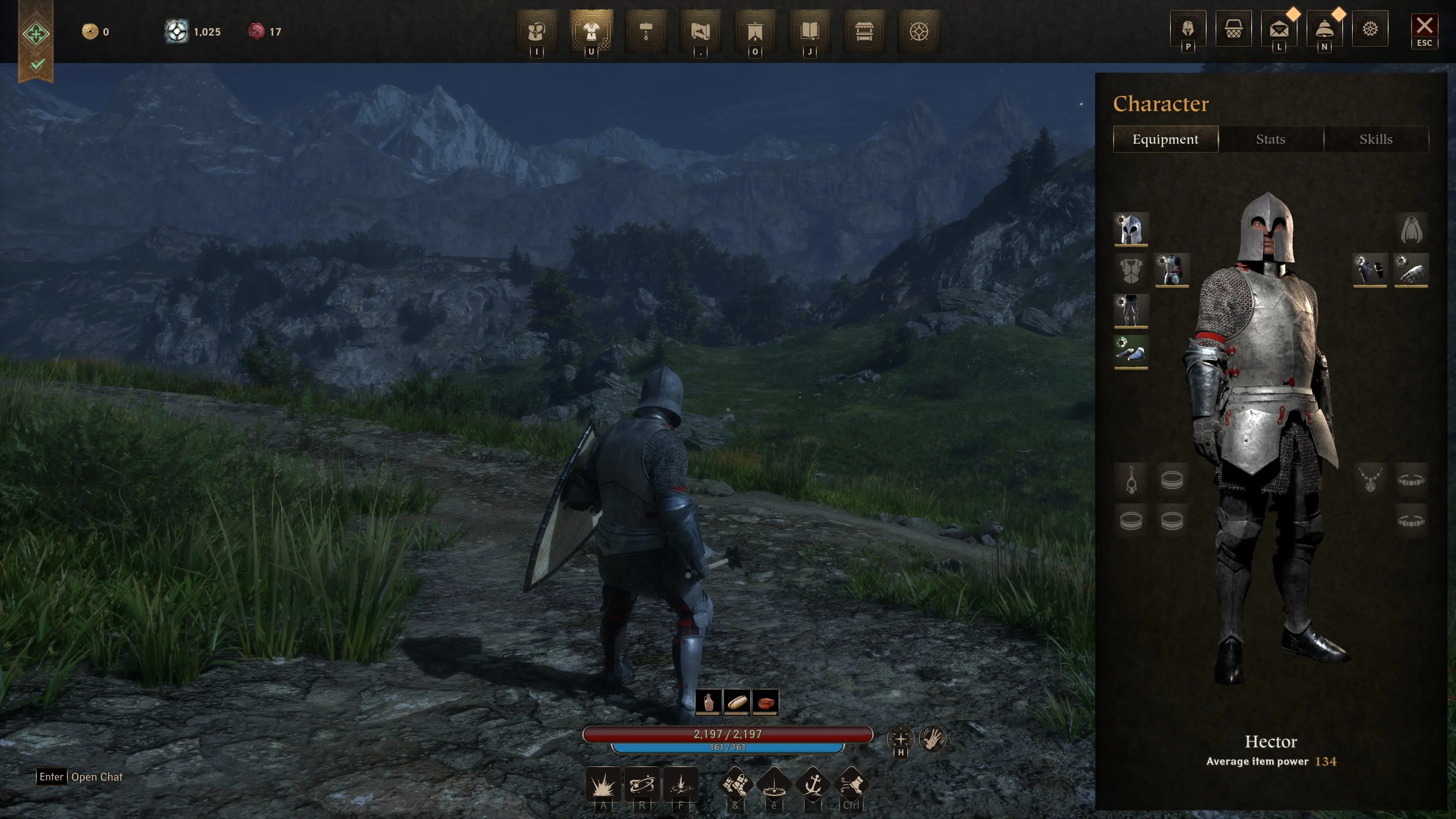Select the equipped helmet slot
The height and width of the screenshot is (819, 1456).
coord(1130,229)
